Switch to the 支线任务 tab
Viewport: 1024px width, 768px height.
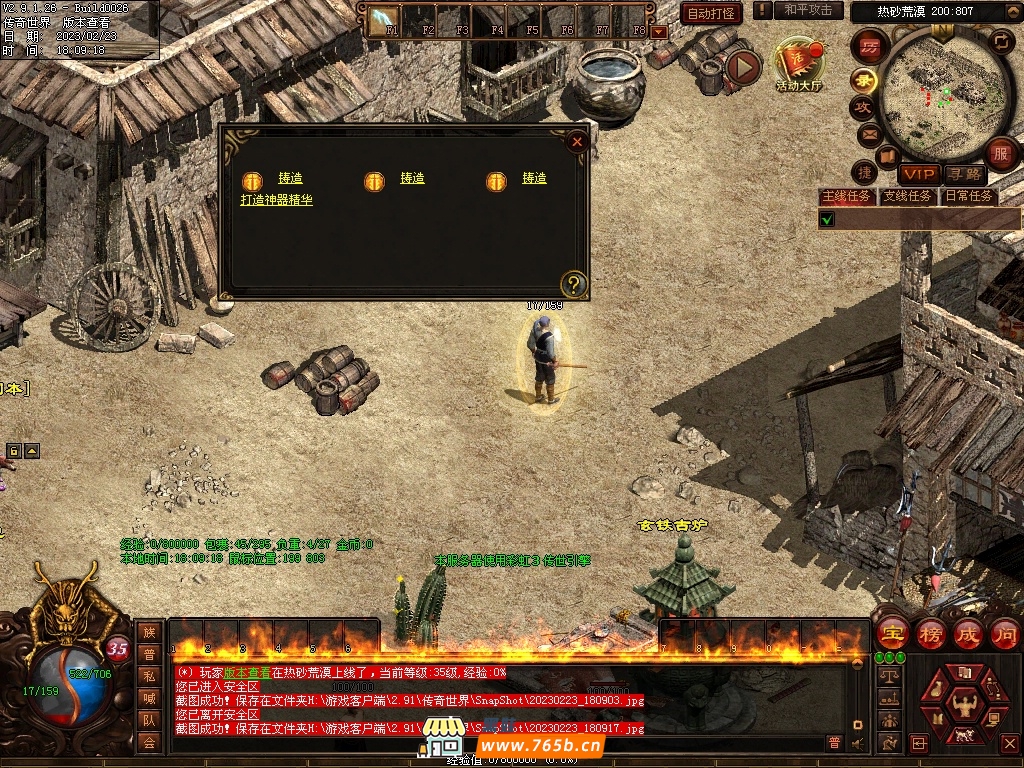click(x=908, y=196)
